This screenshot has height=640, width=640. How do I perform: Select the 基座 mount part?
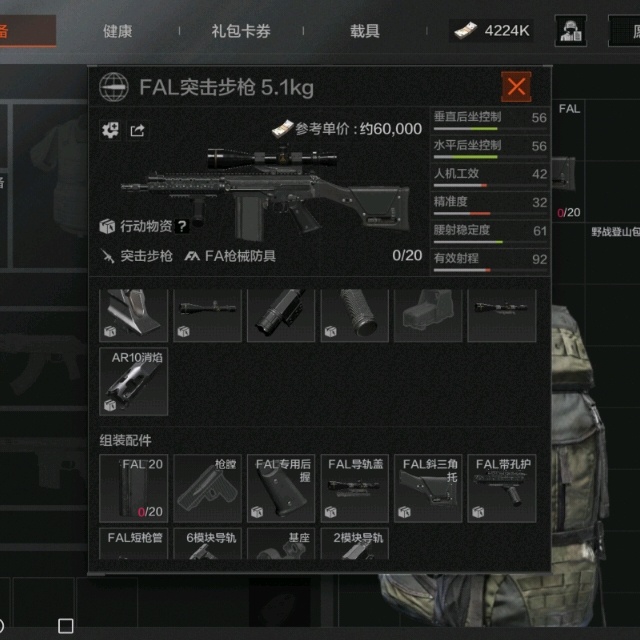tap(282, 549)
